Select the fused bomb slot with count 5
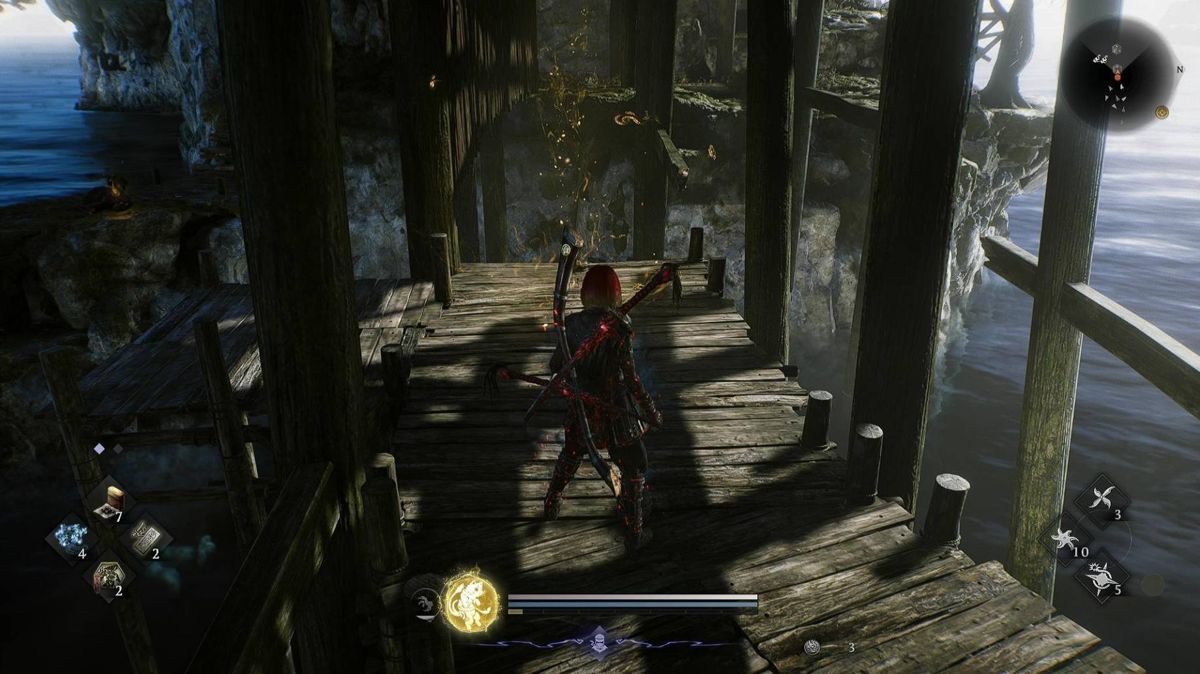 pos(1103,576)
